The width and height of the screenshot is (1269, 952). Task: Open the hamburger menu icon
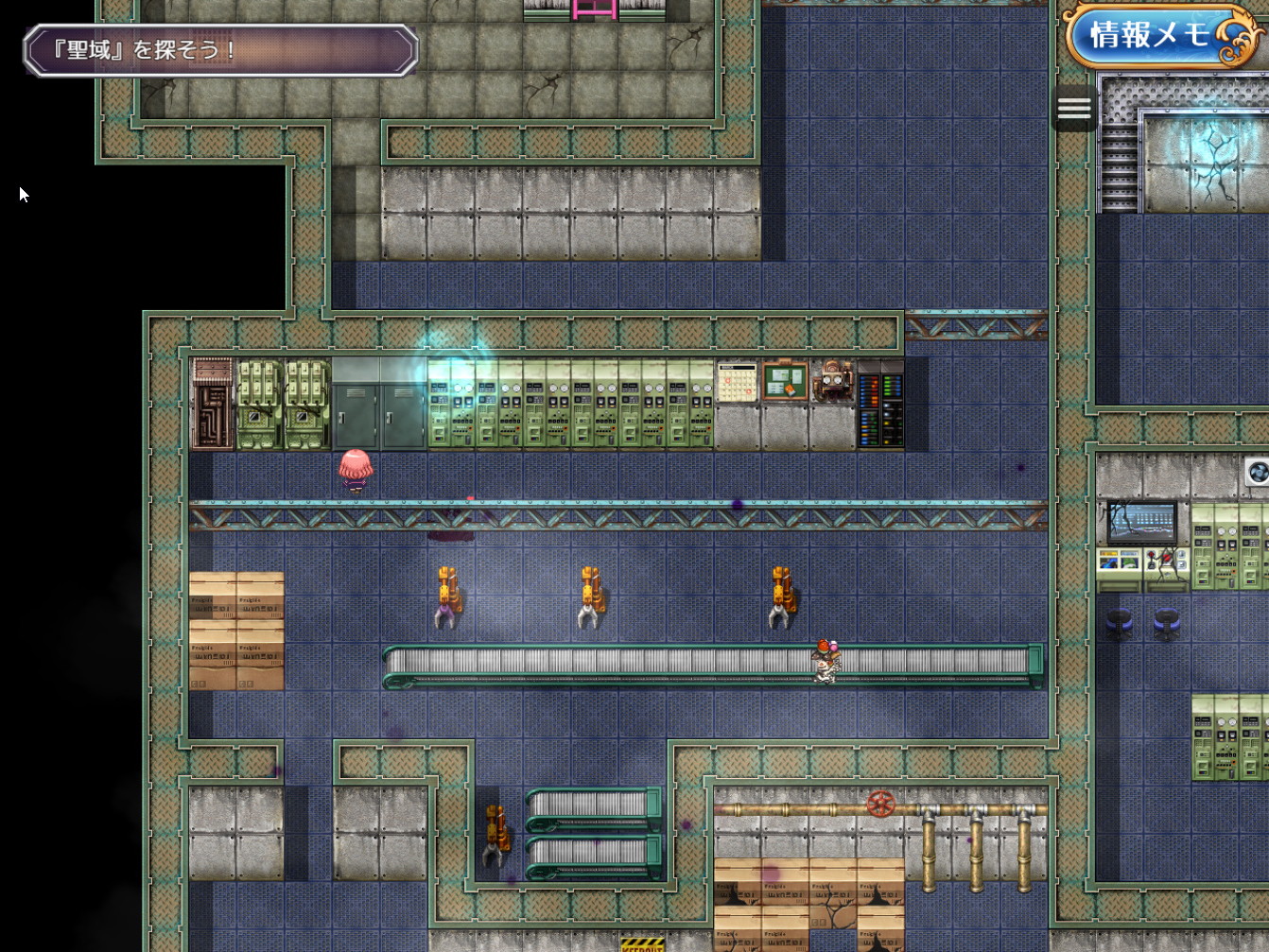pos(1073,109)
